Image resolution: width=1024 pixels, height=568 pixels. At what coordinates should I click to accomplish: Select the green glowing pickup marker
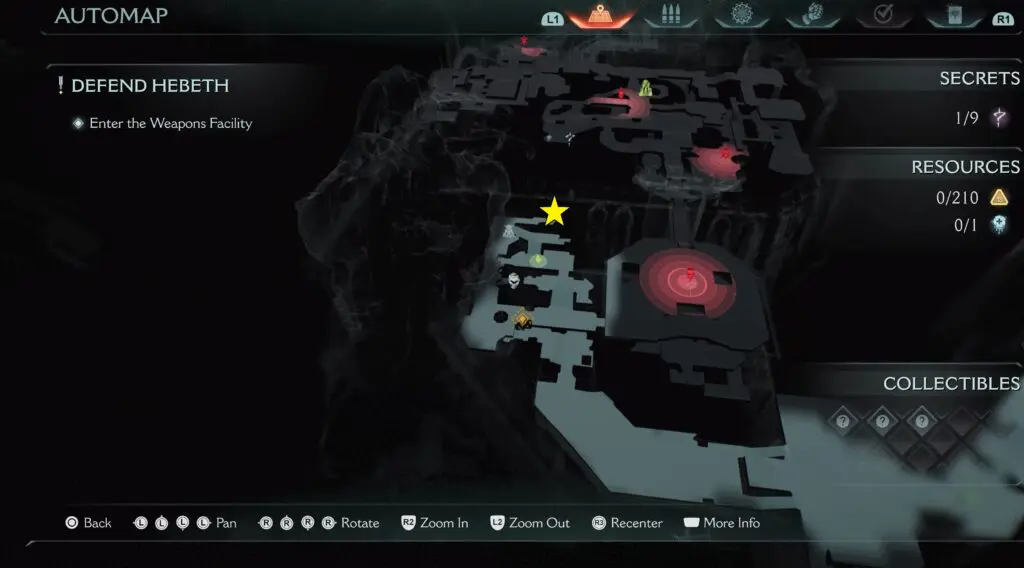point(538,260)
